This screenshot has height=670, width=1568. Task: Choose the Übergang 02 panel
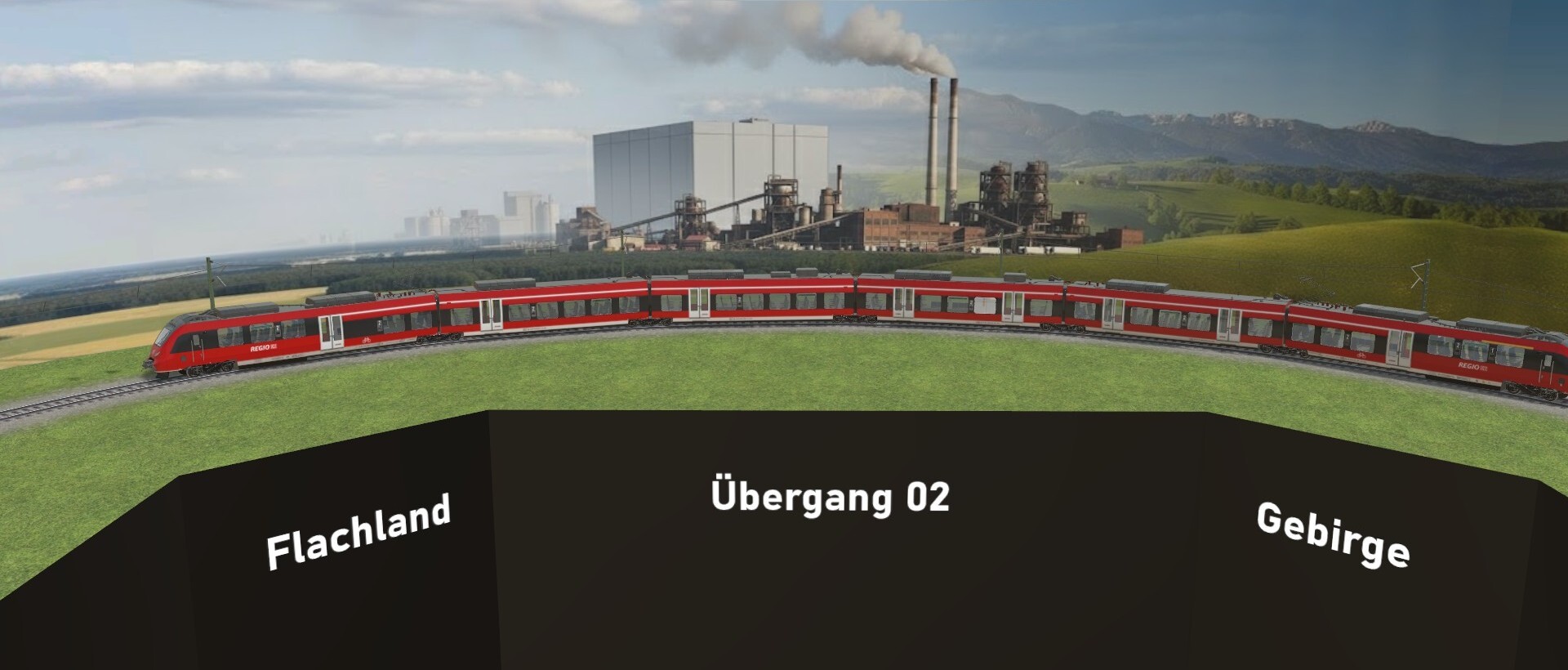831,498
